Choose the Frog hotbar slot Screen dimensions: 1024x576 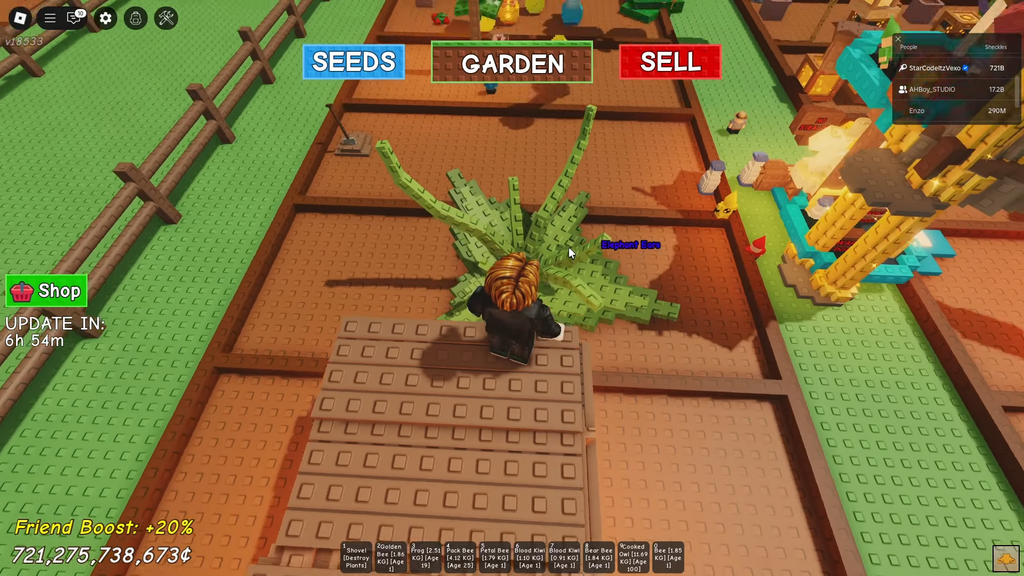(x=426, y=557)
